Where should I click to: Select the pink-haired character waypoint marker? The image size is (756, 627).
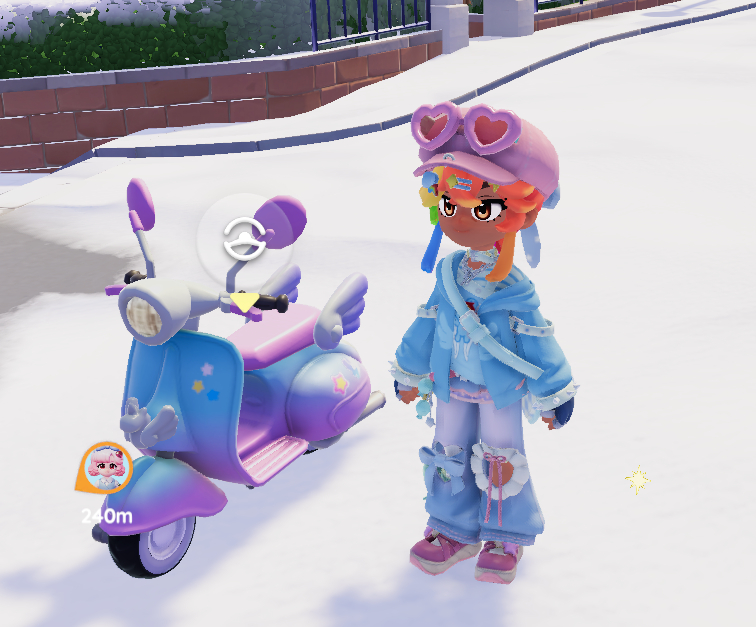105,467
